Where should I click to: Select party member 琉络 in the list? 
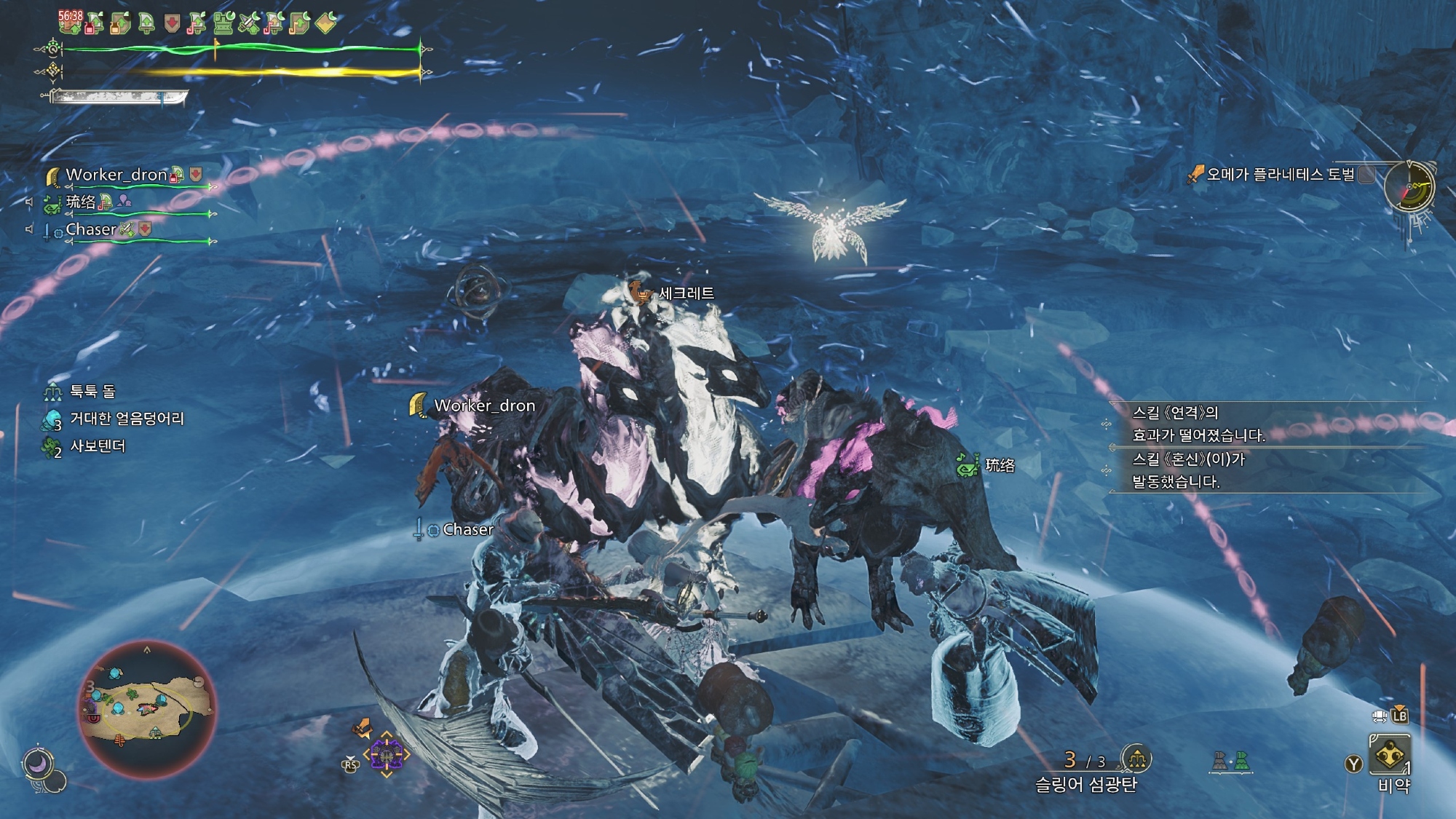tap(81, 202)
